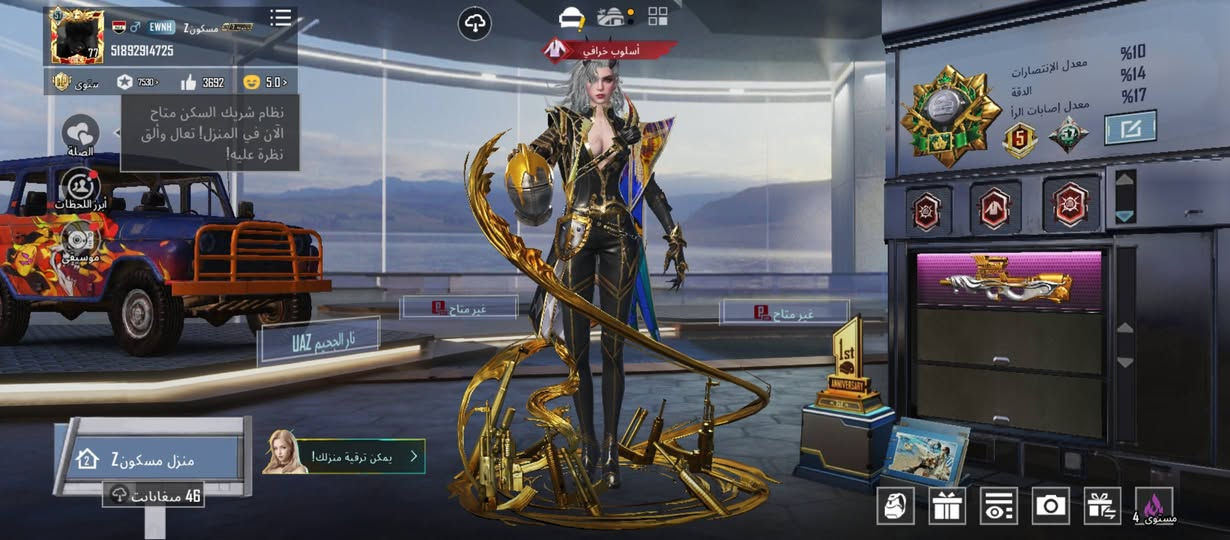Open the purple flame level 4 icon

(1155, 506)
